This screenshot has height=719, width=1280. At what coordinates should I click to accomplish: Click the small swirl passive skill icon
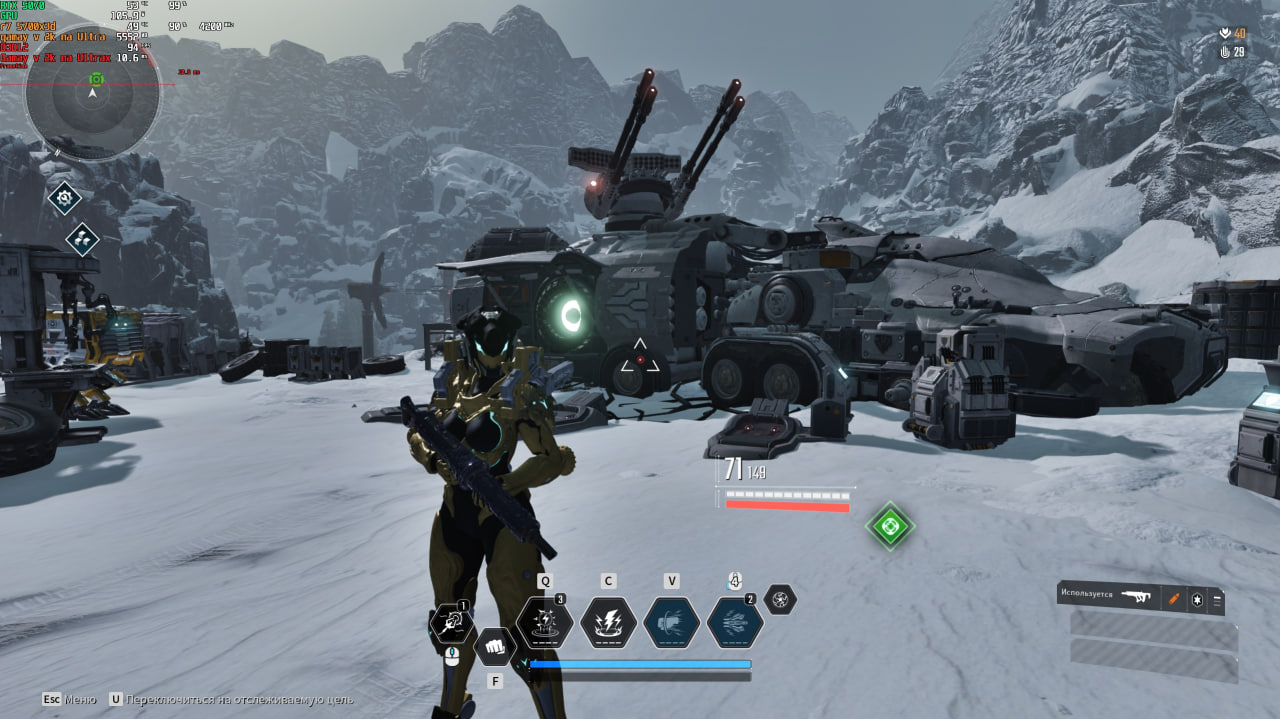coord(780,600)
